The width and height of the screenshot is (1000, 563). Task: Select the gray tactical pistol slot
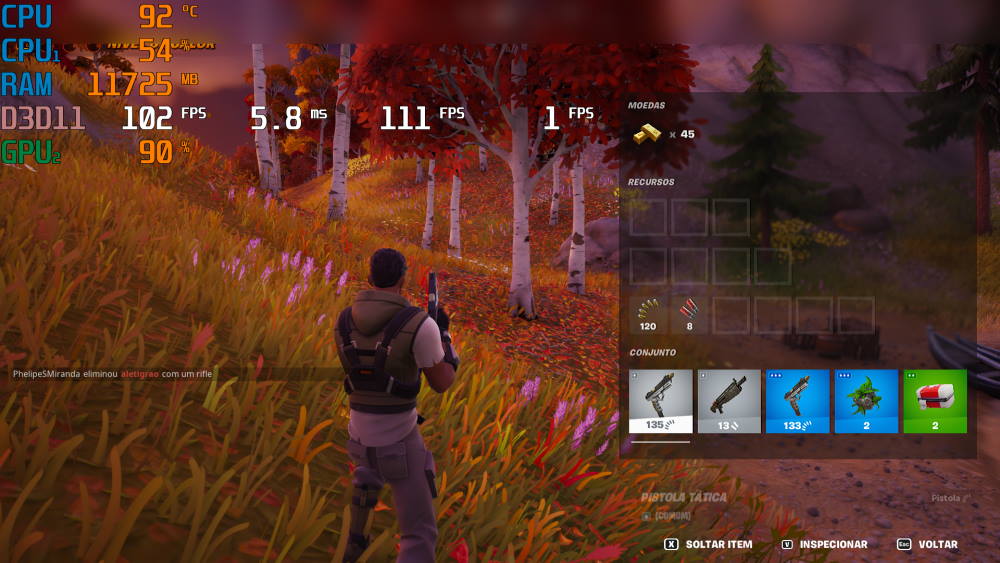(661, 400)
